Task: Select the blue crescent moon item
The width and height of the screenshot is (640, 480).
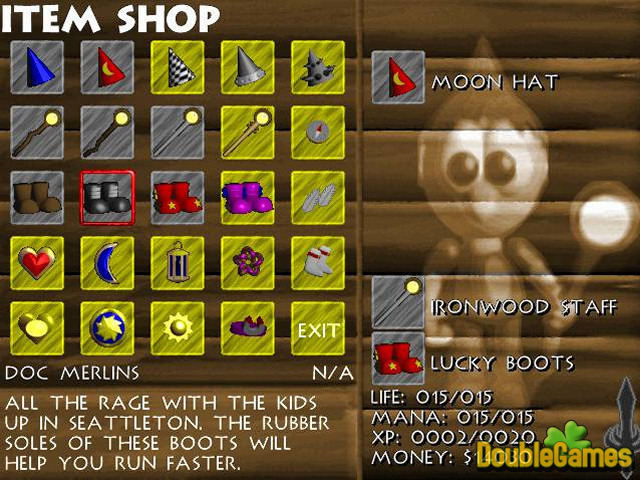Action: tap(107, 263)
